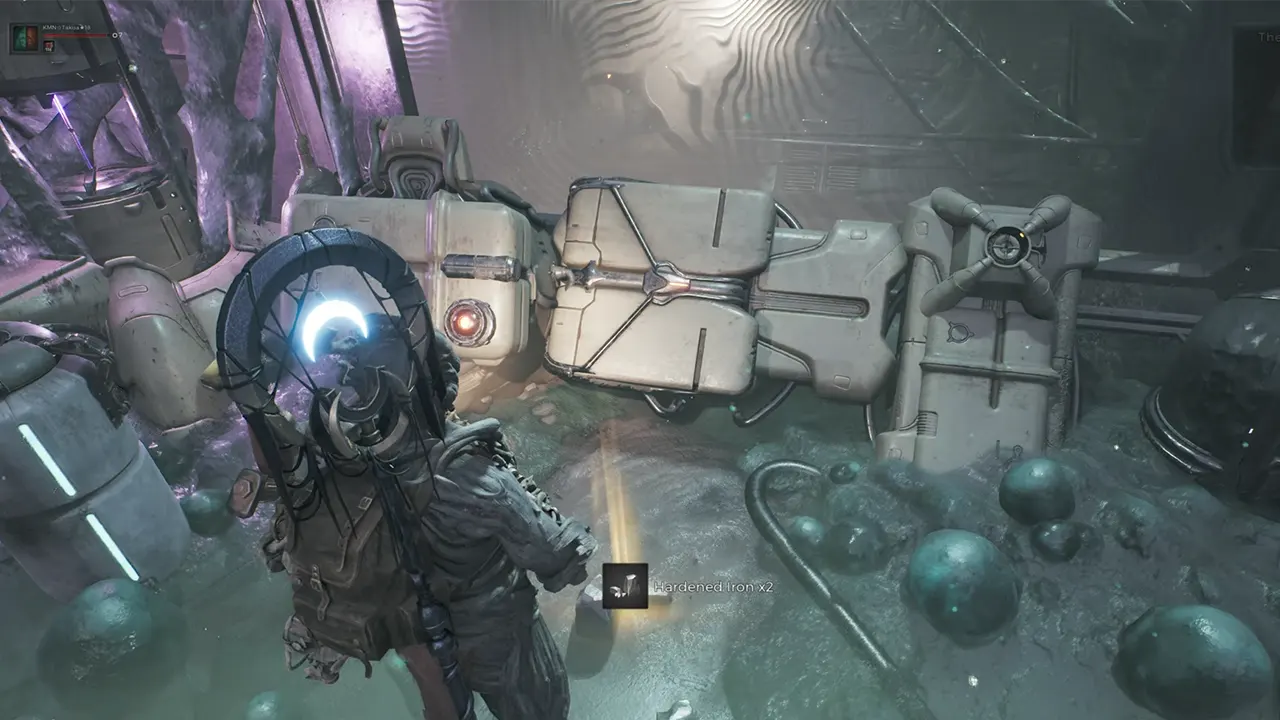Click the teammate portrait in the party frame
This screenshot has height=720, width=1280.
[24, 39]
